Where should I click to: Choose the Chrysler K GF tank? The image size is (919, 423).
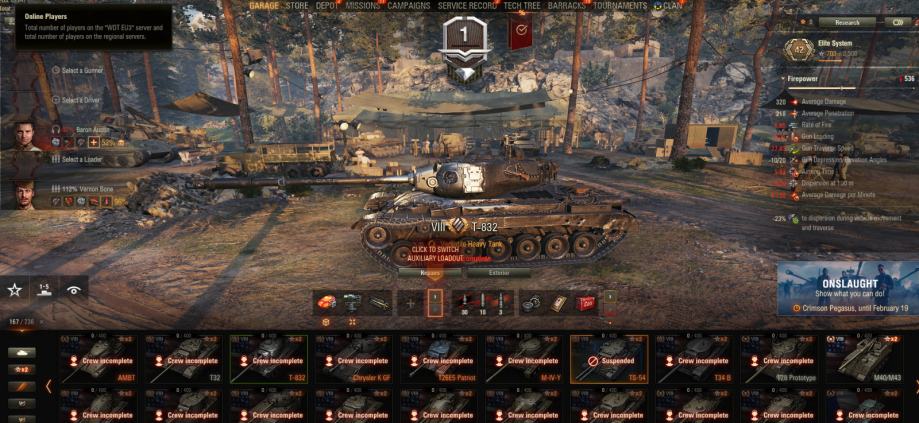tap(353, 359)
